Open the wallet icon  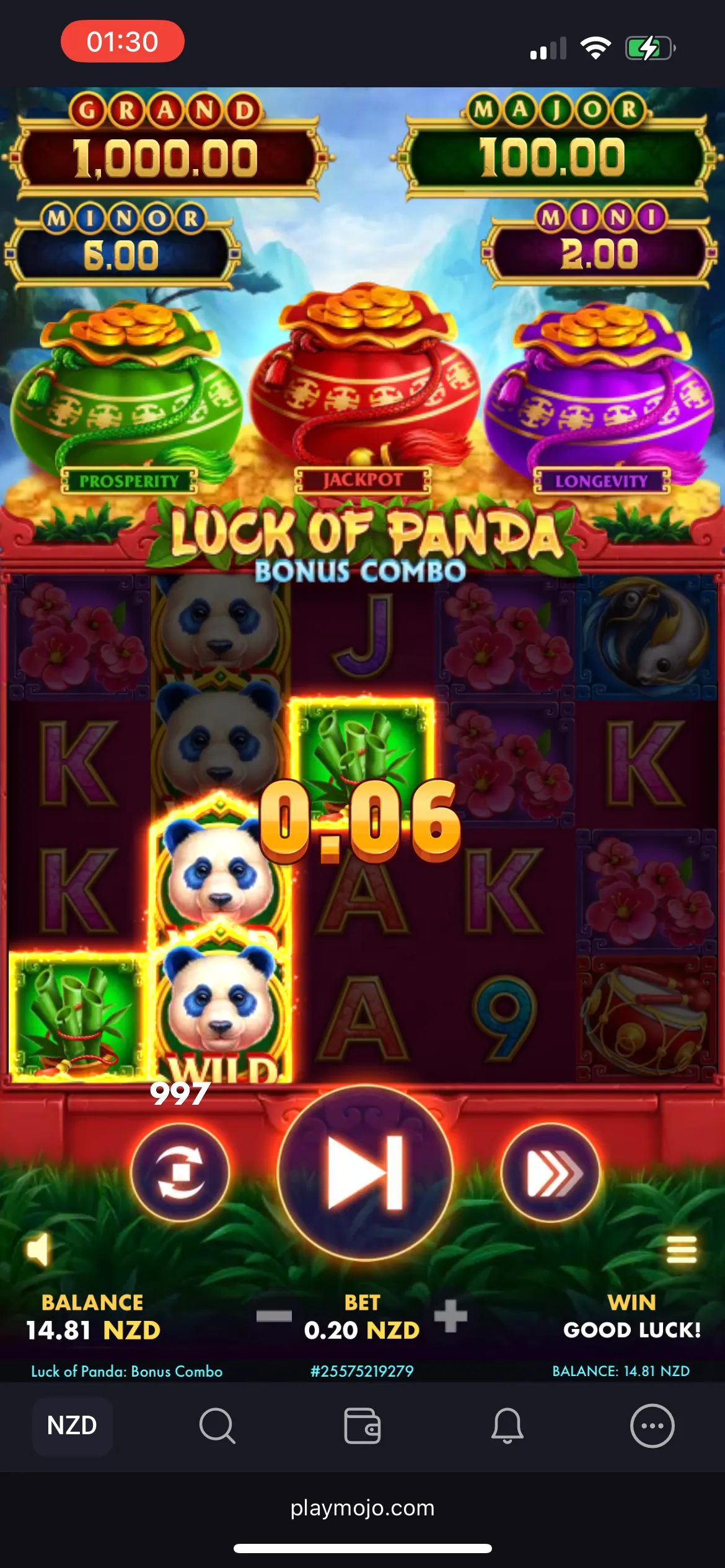(x=362, y=1426)
